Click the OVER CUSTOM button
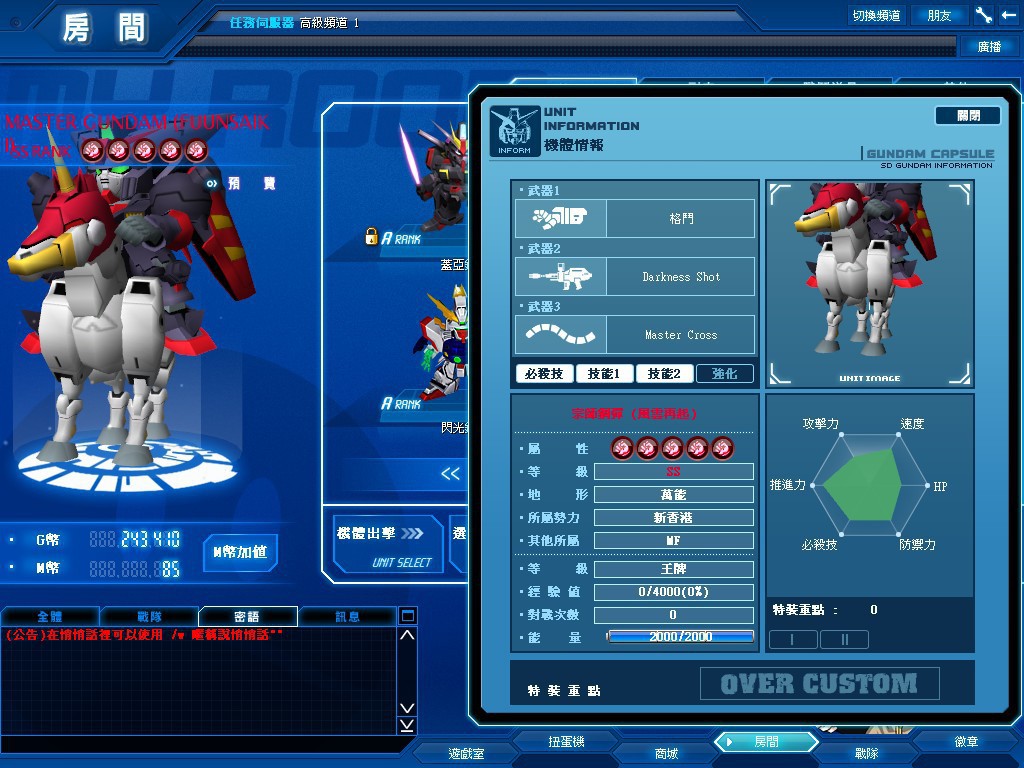This screenshot has height=768, width=1024. (x=819, y=684)
